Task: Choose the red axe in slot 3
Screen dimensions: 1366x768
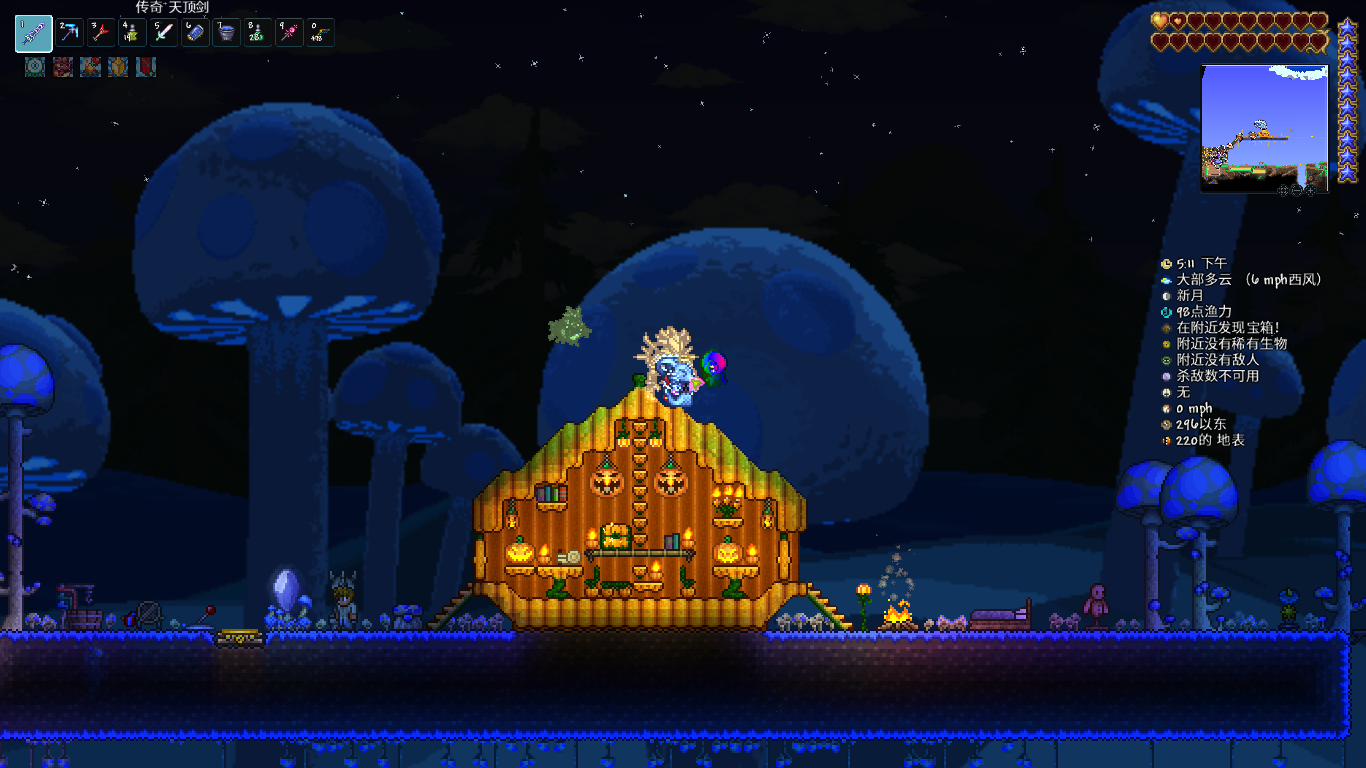Action: pyautogui.click(x=101, y=33)
